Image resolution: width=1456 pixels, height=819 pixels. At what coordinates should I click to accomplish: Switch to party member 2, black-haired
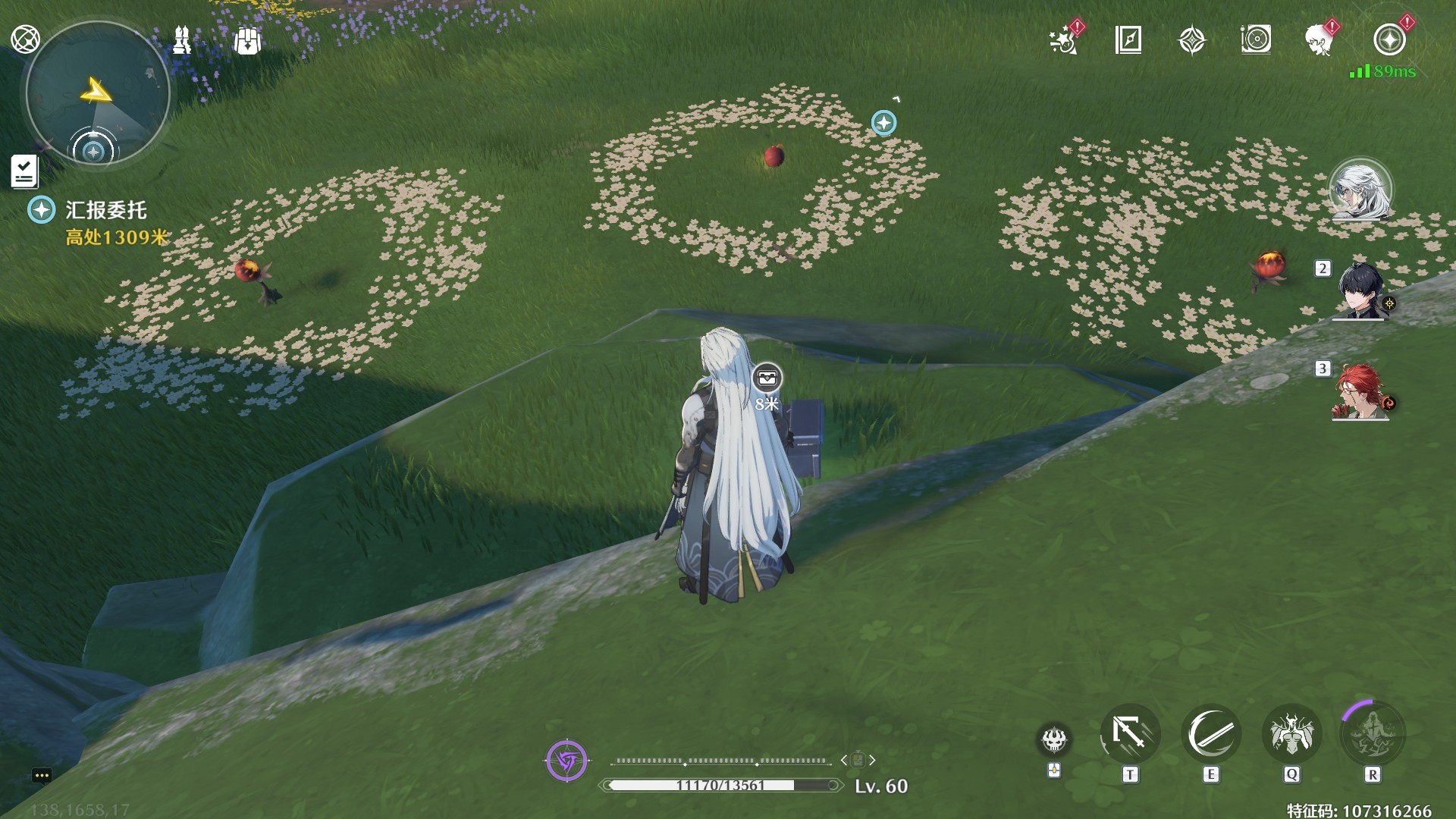pos(1360,291)
